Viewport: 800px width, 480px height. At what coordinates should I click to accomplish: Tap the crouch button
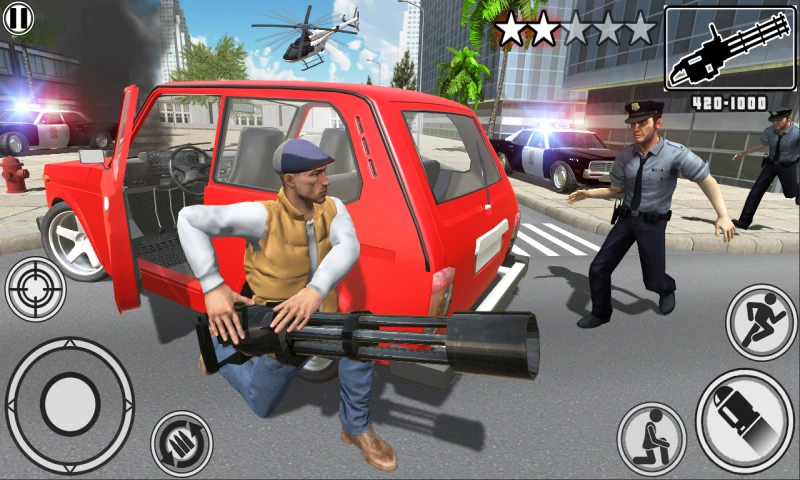click(651, 436)
